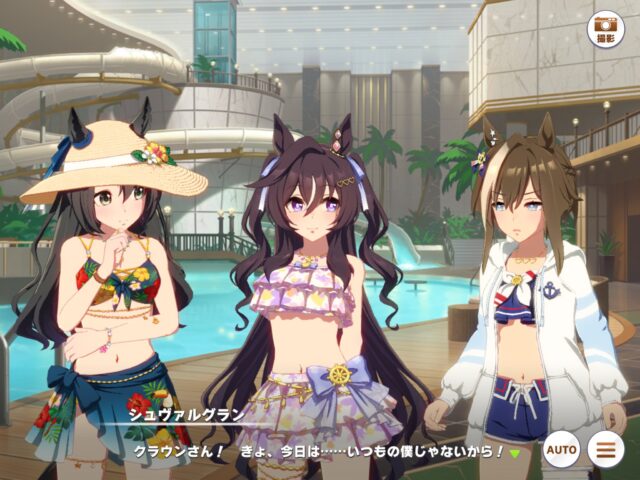Screen dimensions: 640x480
Task: Open the hamburger menu button
Action: (604, 450)
